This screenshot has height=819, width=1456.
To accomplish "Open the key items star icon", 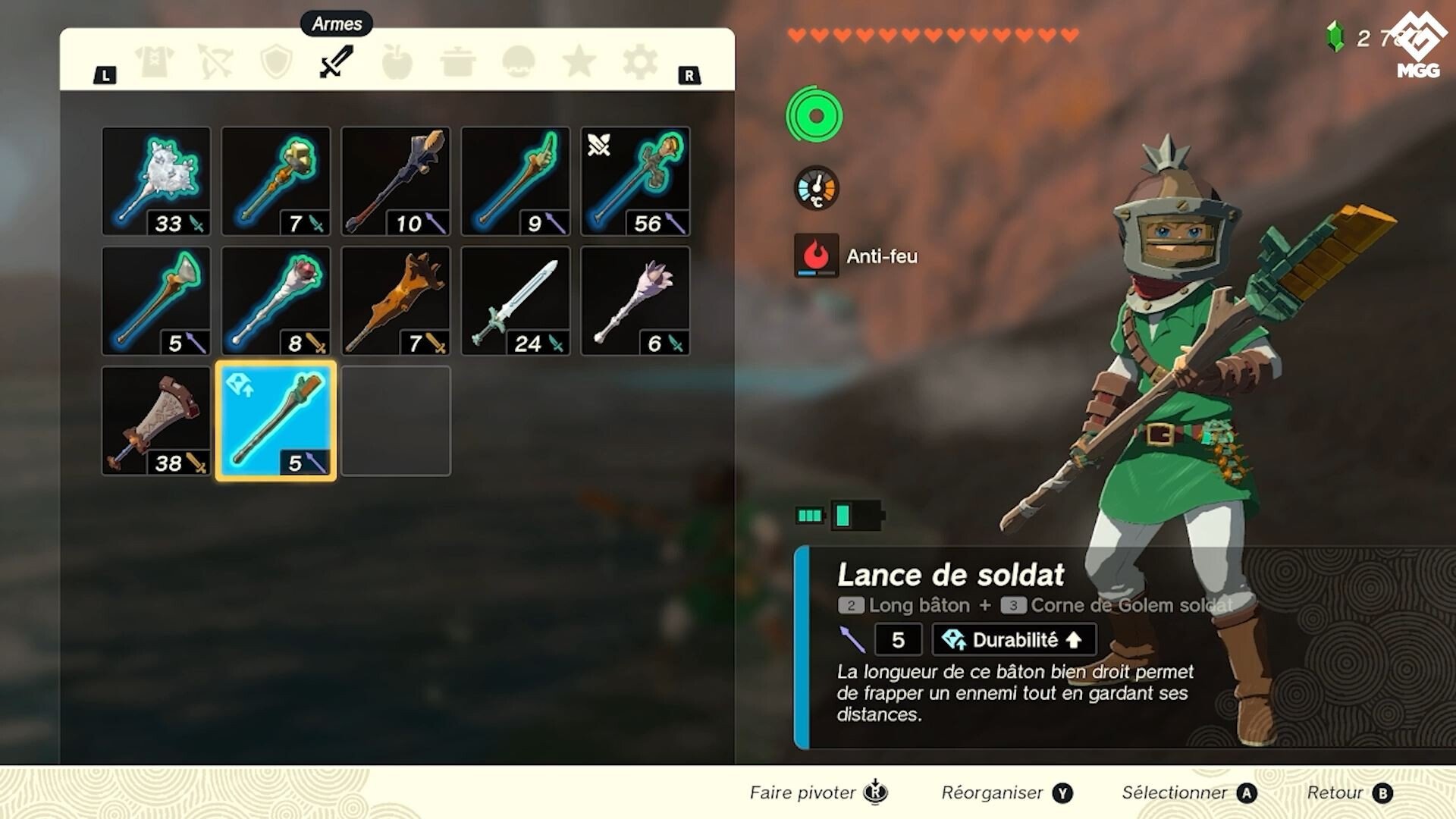I will click(x=578, y=61).
